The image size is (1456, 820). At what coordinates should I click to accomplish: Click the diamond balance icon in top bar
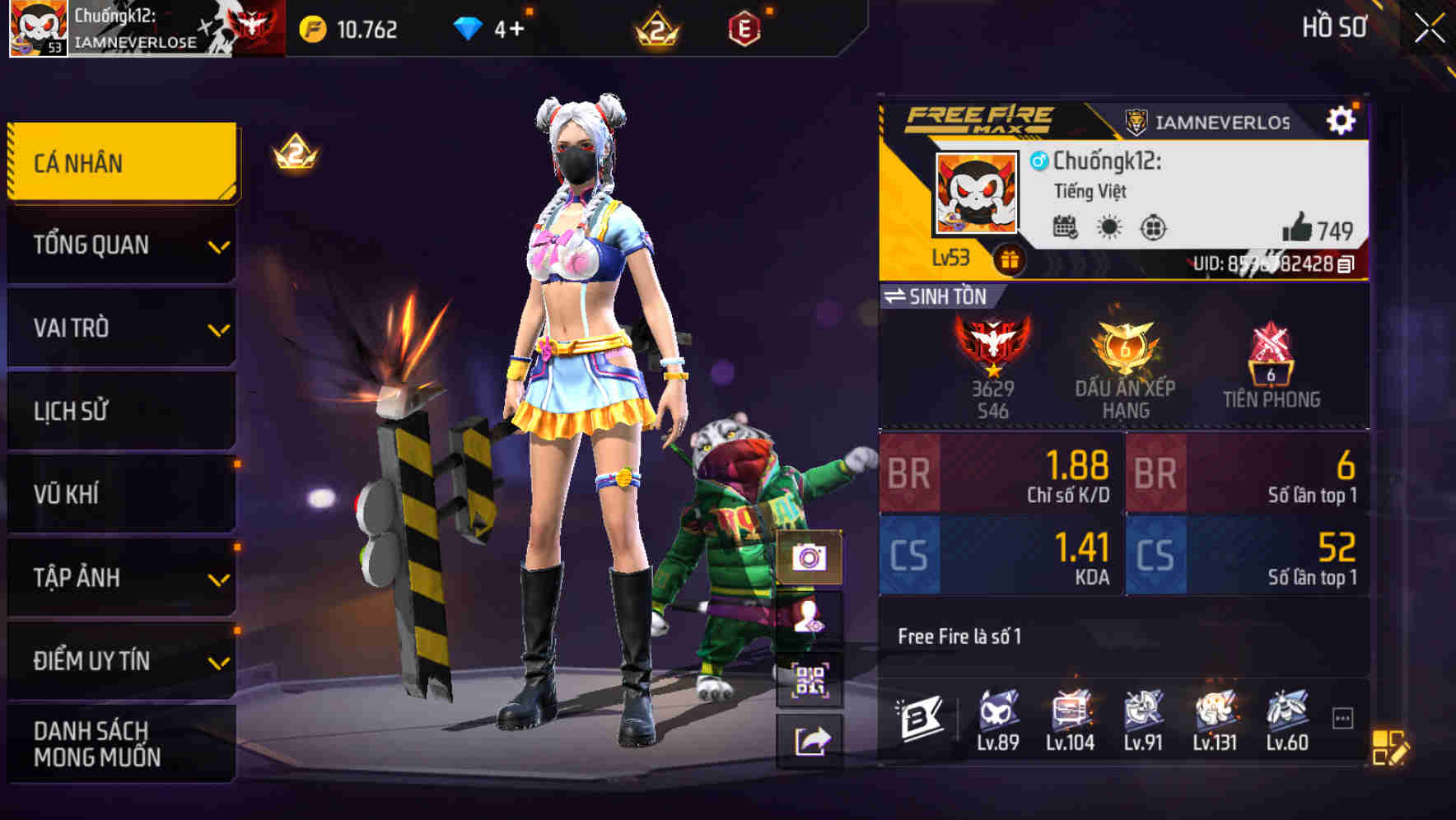[469, 27]
